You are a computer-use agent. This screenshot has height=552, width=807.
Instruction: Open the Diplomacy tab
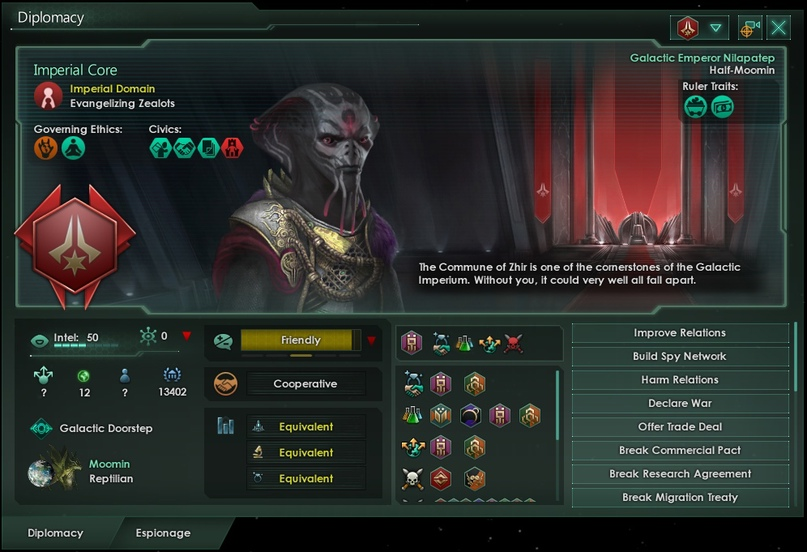(55, 533)
